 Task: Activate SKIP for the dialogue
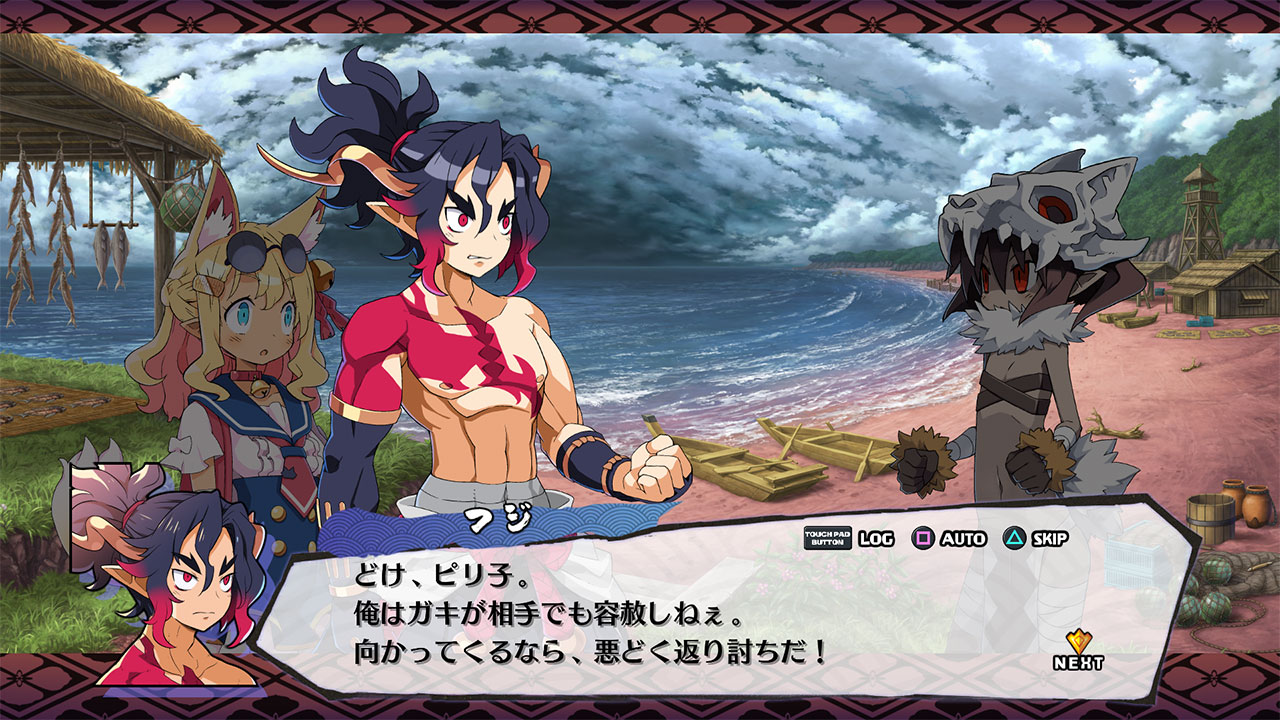click(x=1037, y=538)
